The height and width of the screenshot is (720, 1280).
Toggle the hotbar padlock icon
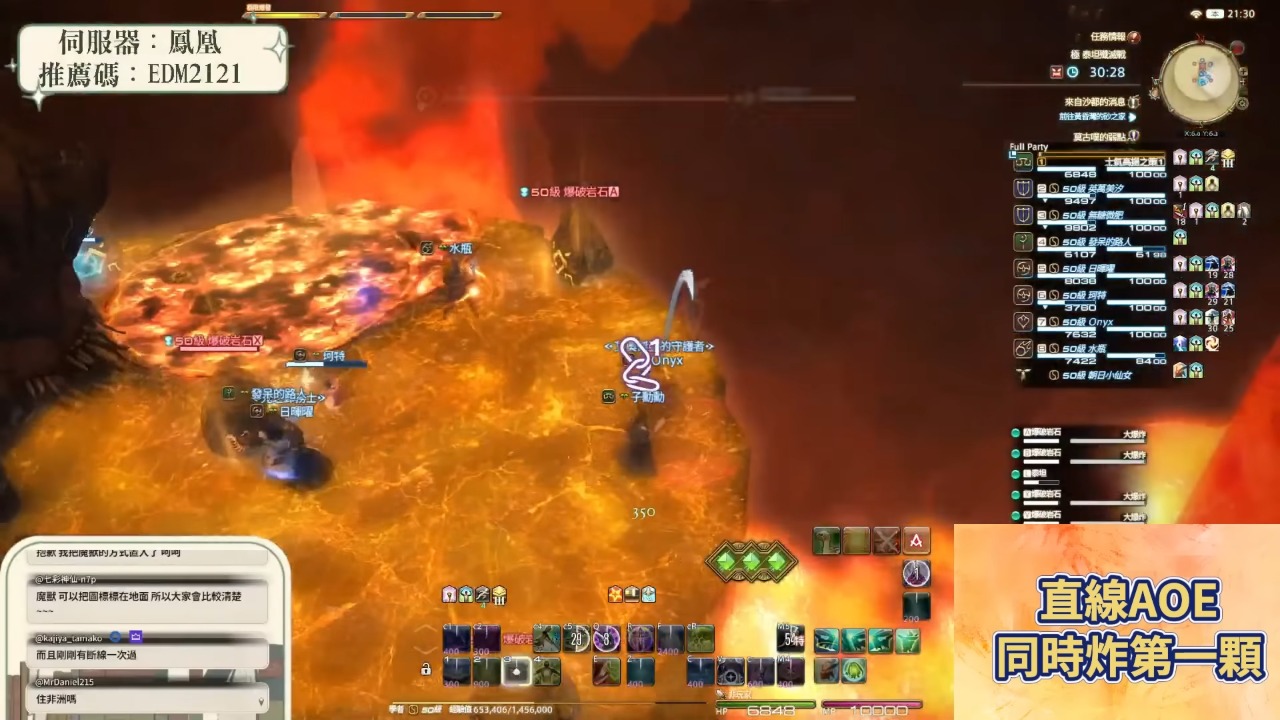pos(426,669)
